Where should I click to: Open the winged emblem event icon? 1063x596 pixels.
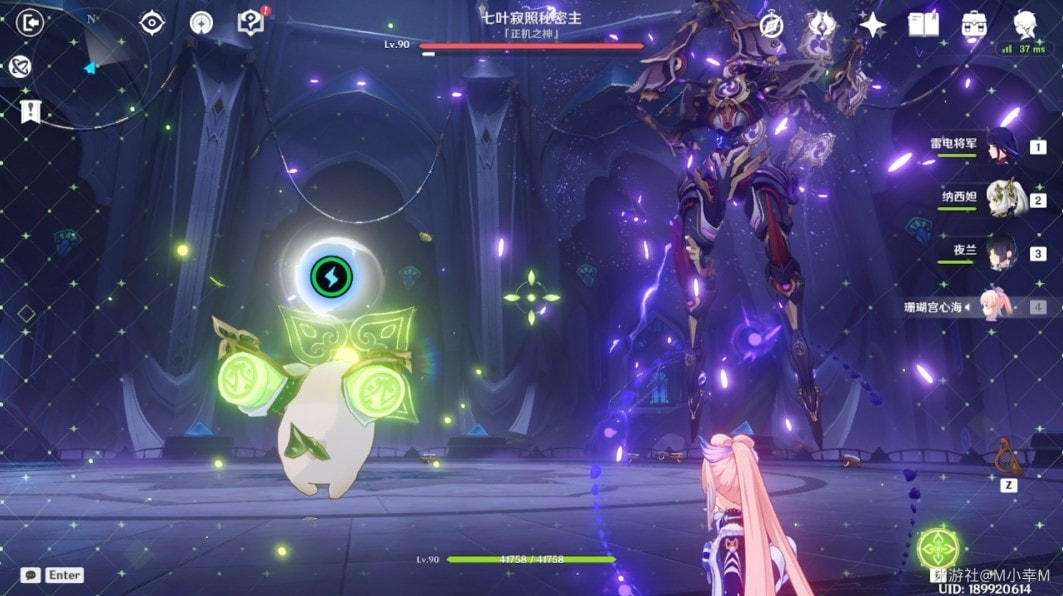point(821,25)
